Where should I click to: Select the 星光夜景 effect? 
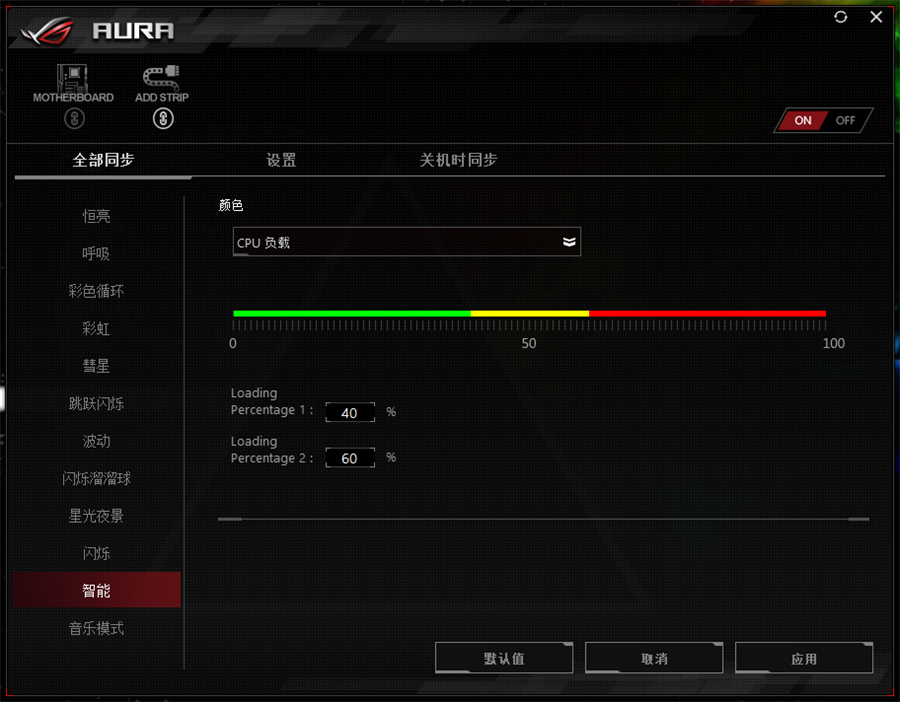click(97, 516)
